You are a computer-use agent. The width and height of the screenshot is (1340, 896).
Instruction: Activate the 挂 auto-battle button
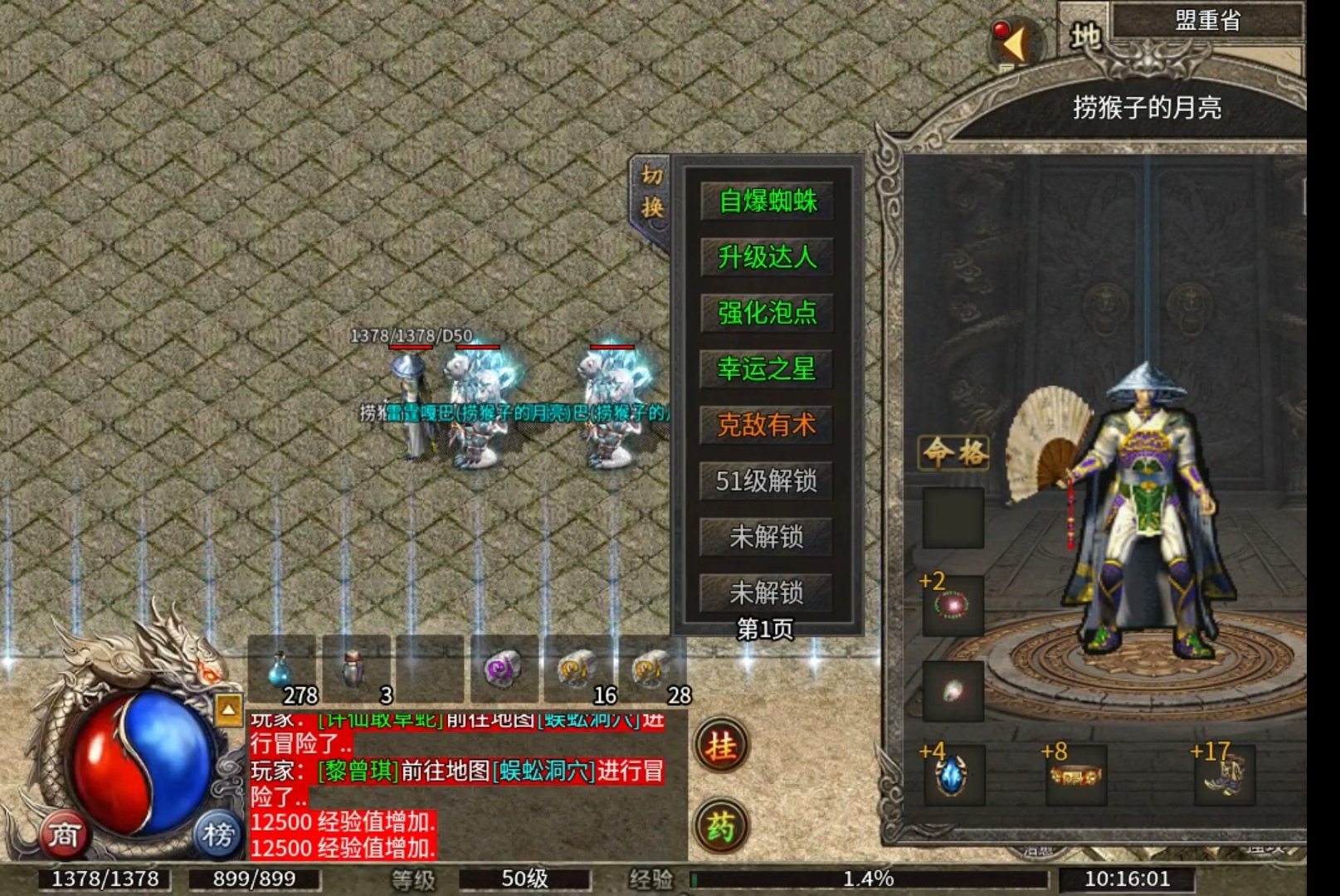coord(721,746)
